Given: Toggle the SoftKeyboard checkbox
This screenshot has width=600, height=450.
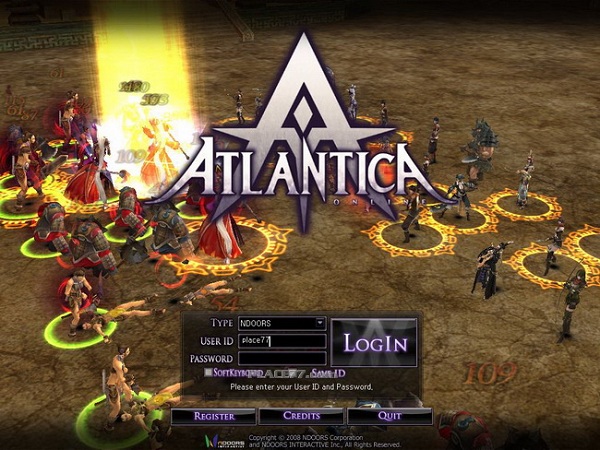Looking at the screenshot, I should [x=208, y=372].
